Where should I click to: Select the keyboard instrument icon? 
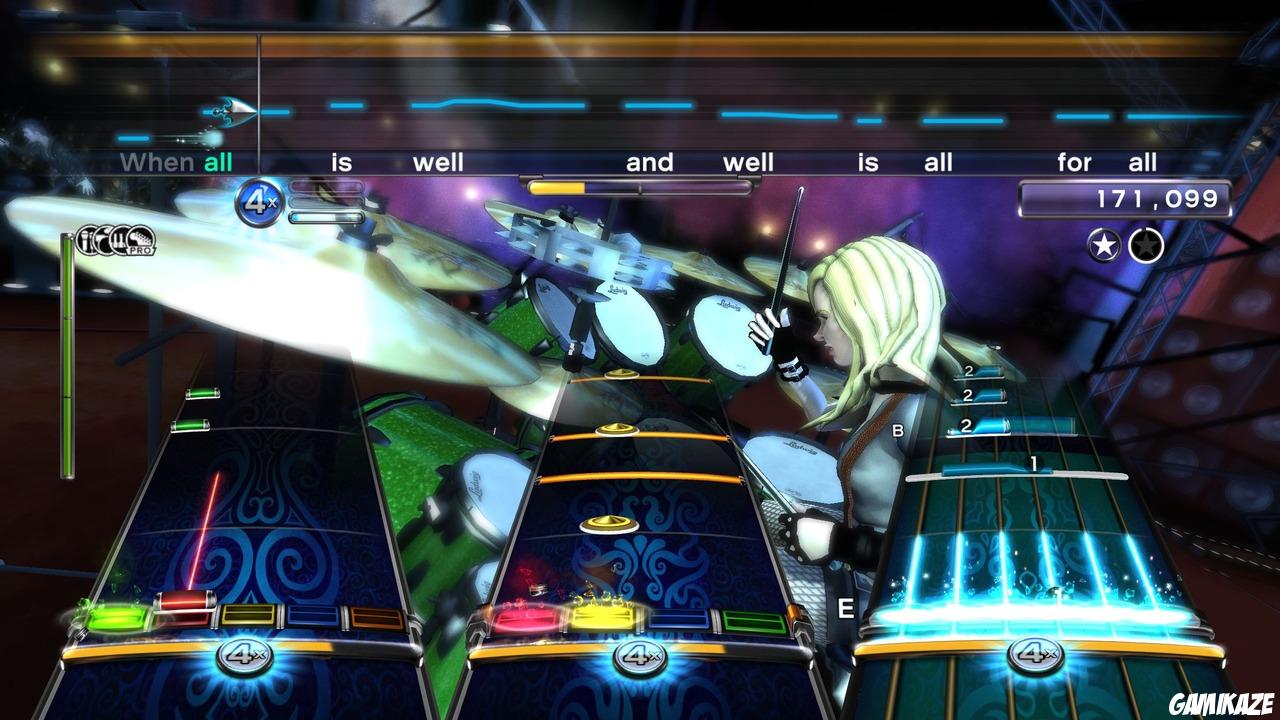tap(119, 242)
